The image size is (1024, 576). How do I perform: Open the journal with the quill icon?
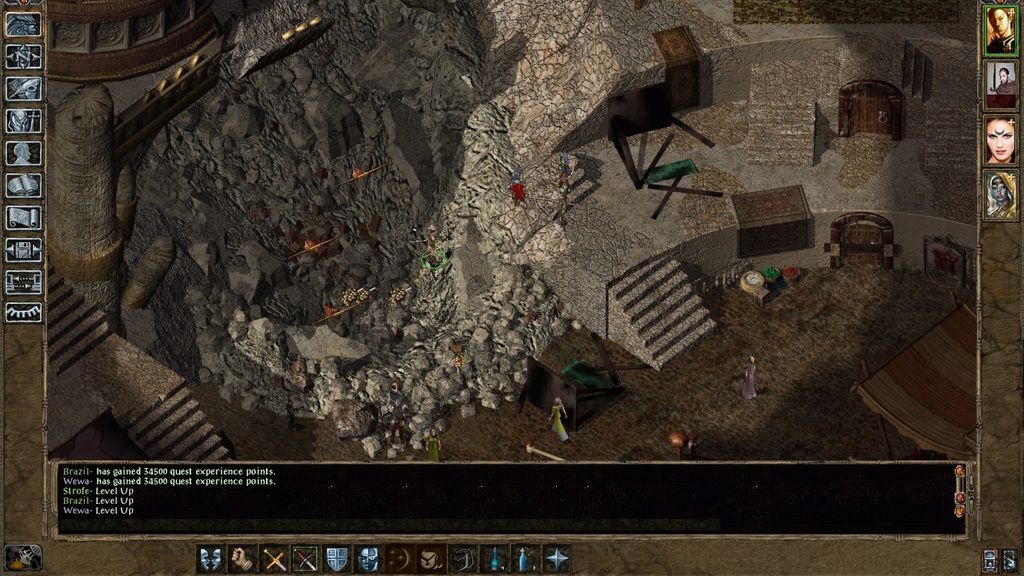click(x=23, y=89)
